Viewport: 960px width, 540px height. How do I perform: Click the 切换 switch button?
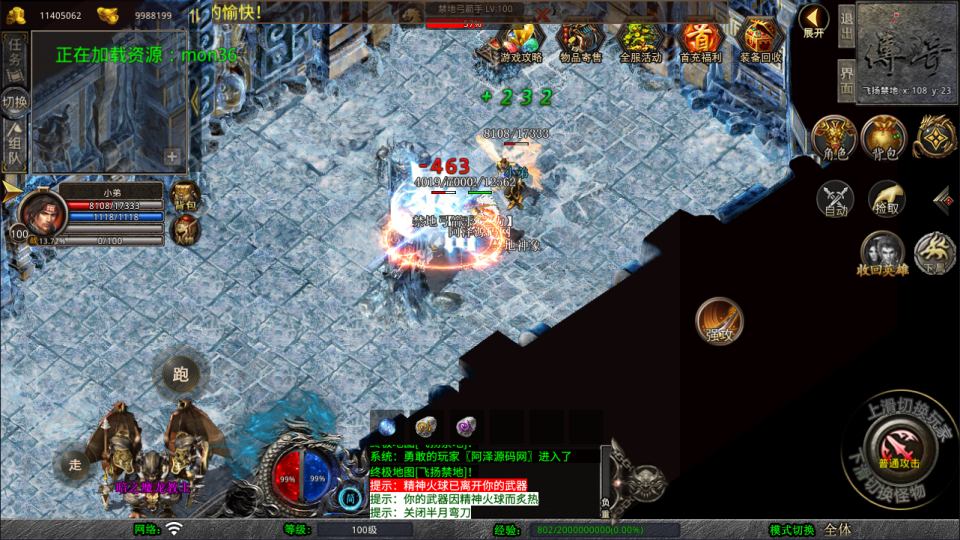[x=15, y=101]
